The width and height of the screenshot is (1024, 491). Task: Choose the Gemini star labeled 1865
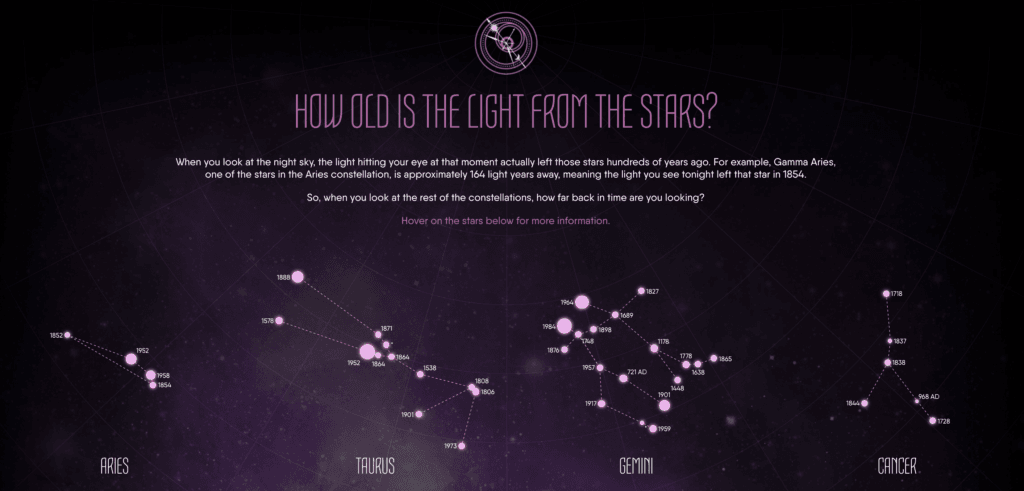(713, 358)
